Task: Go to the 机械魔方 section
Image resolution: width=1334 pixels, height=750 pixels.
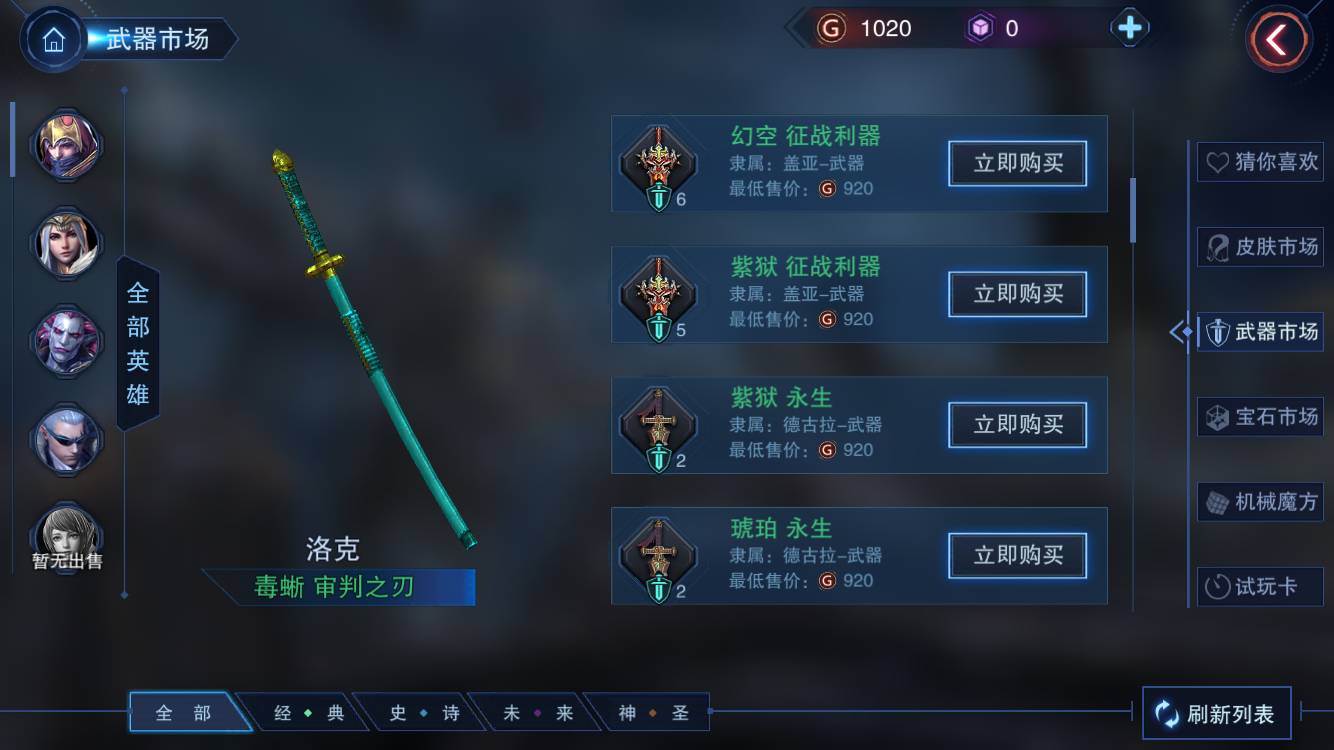Action: pos(1260,501)
